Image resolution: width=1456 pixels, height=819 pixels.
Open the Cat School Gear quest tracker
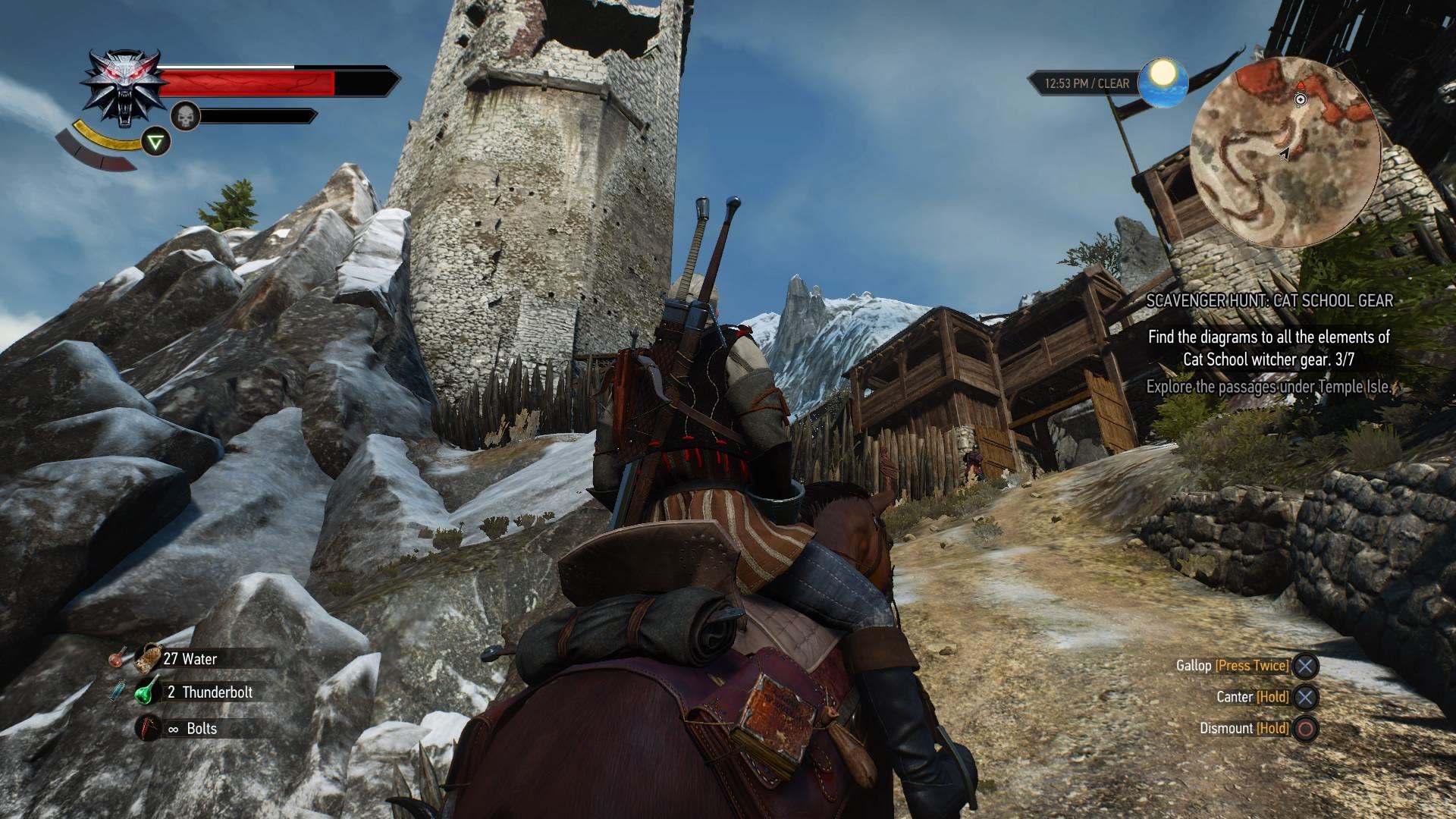[x=1269, y=301]
